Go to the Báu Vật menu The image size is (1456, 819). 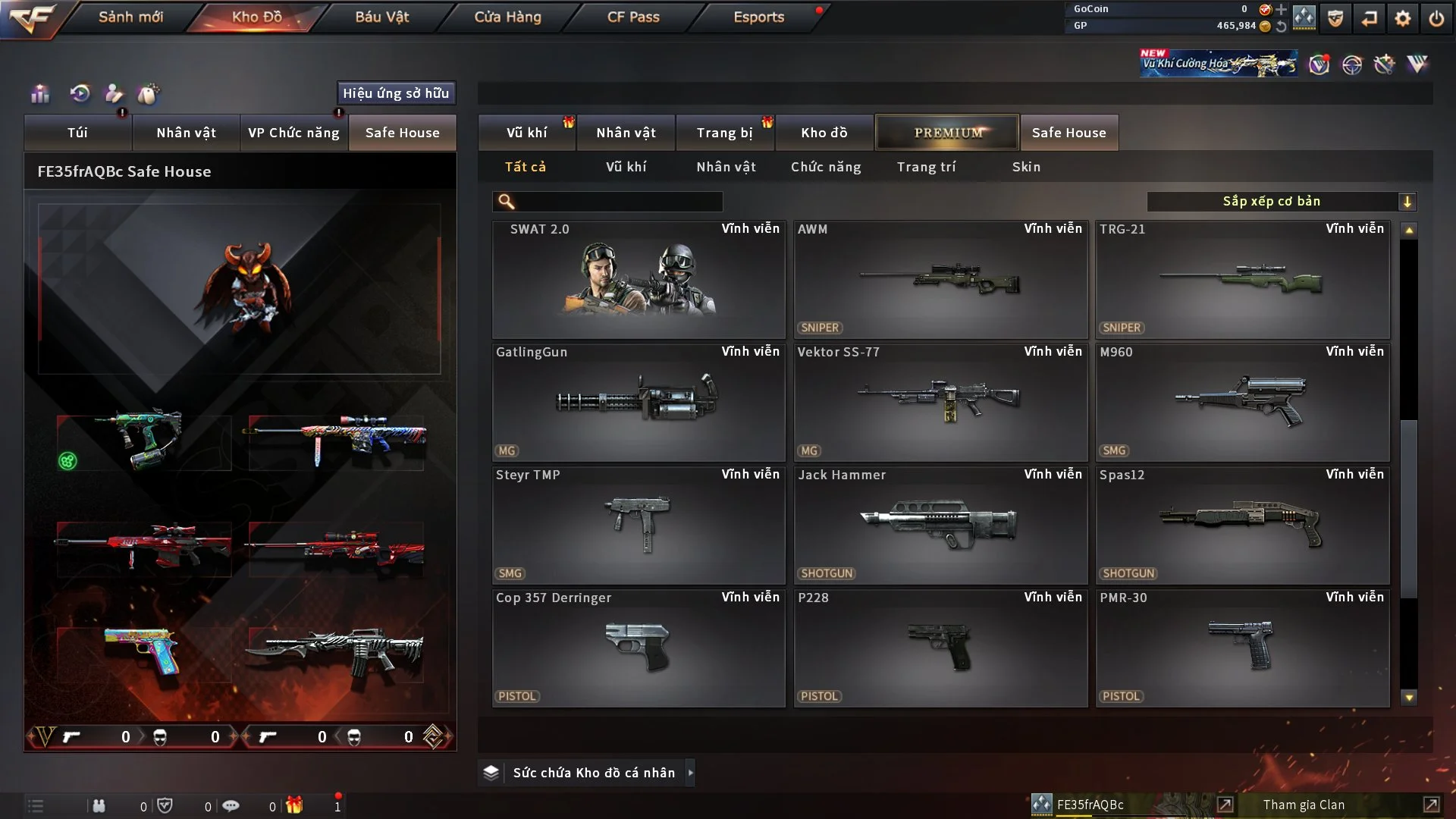381,17
